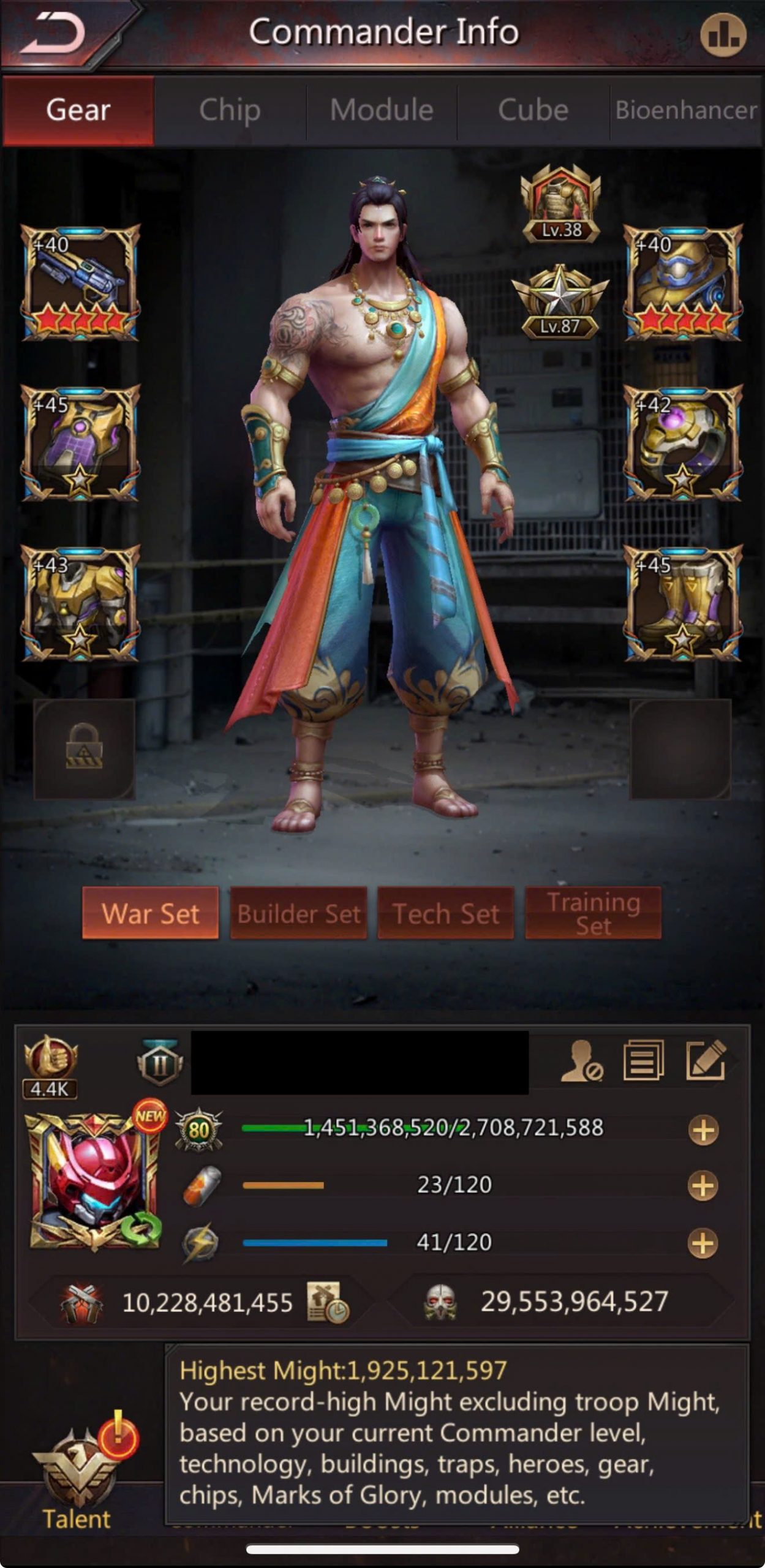Activate the Training Set loadout
765x1568 pixels.
pos(593,913)
